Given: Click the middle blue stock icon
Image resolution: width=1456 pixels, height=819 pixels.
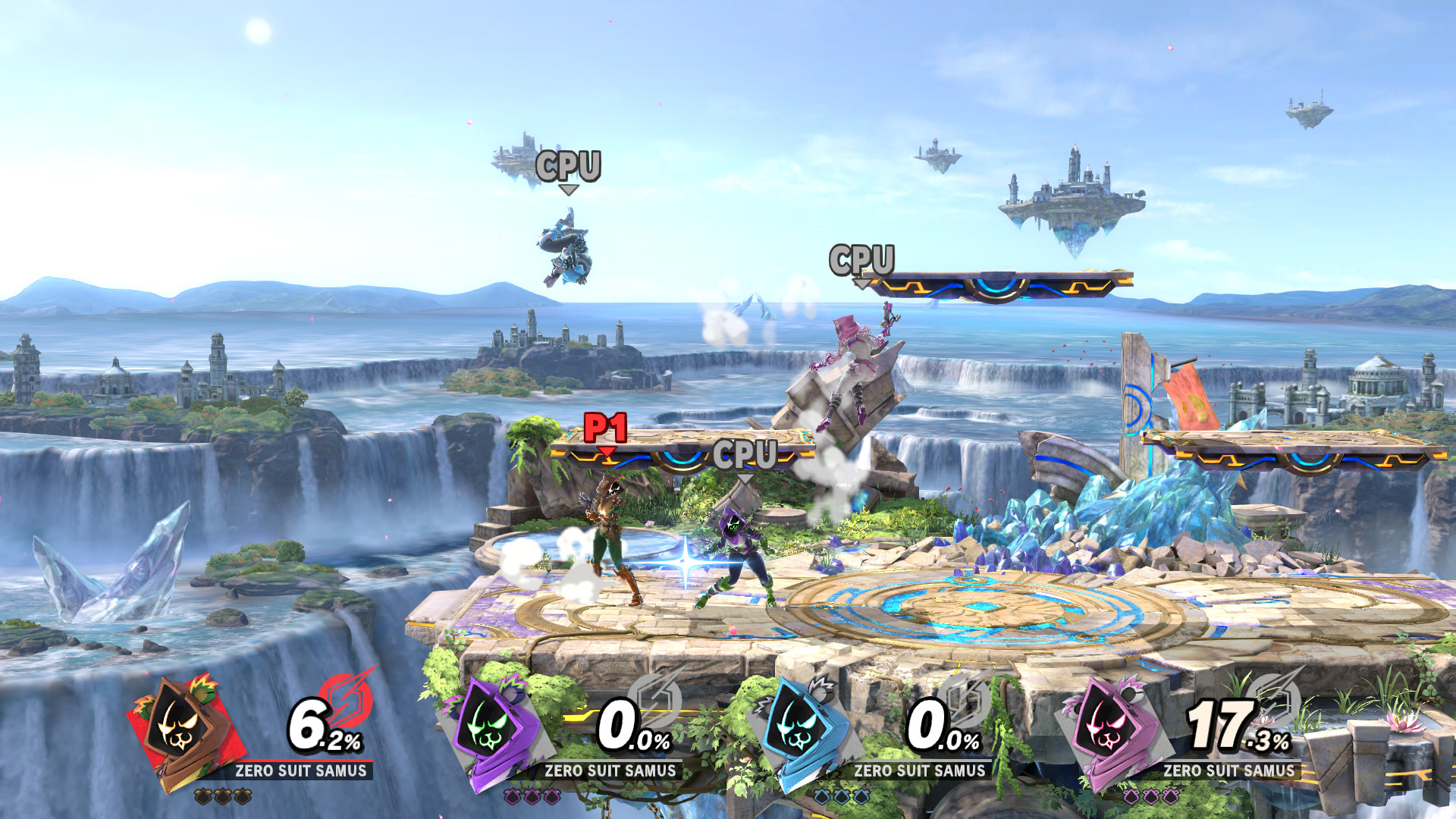Looking at the screenshot, I should pyautogui.click(x=843, y=798).
